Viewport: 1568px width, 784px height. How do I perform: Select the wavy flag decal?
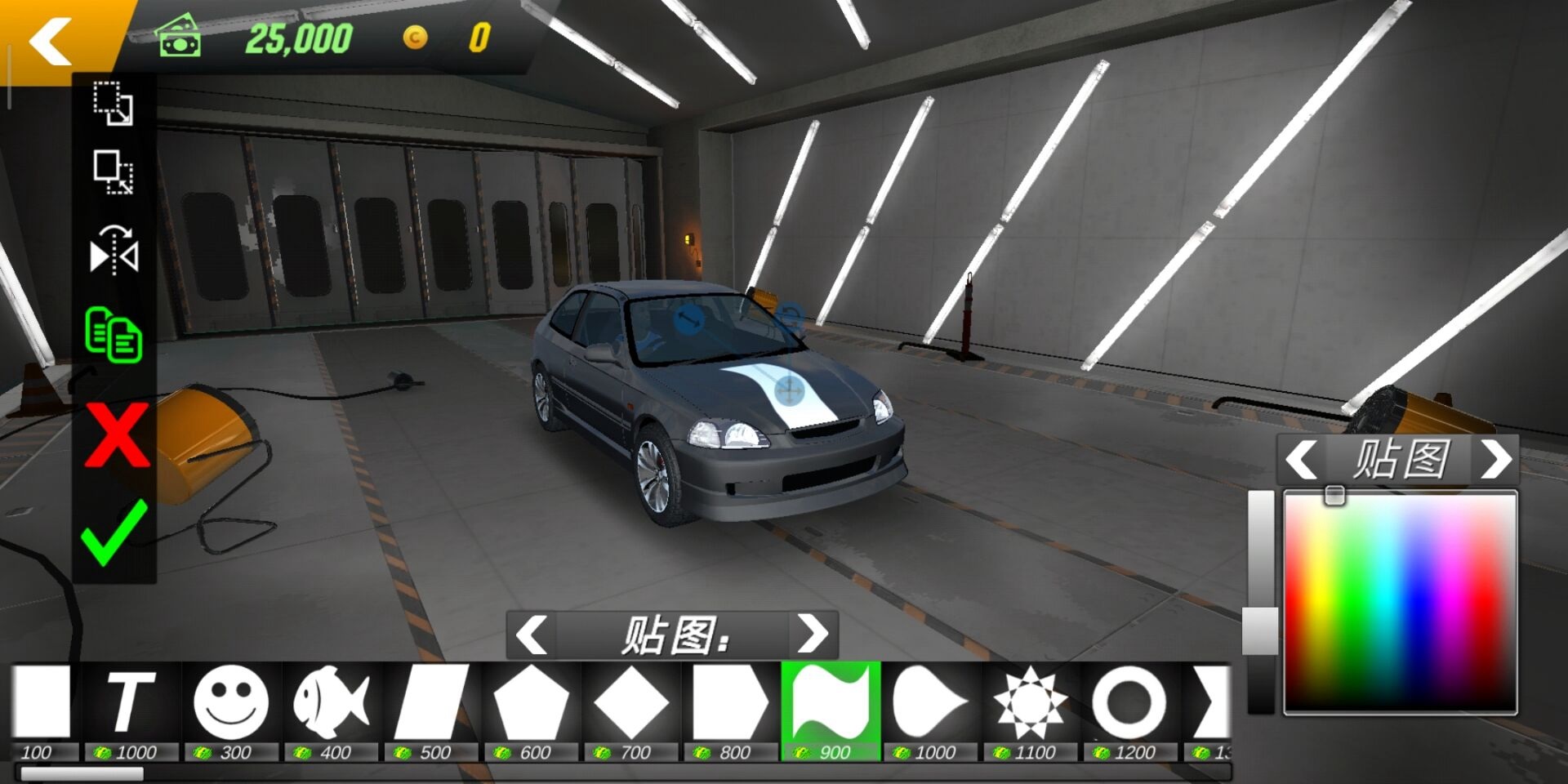831,702
